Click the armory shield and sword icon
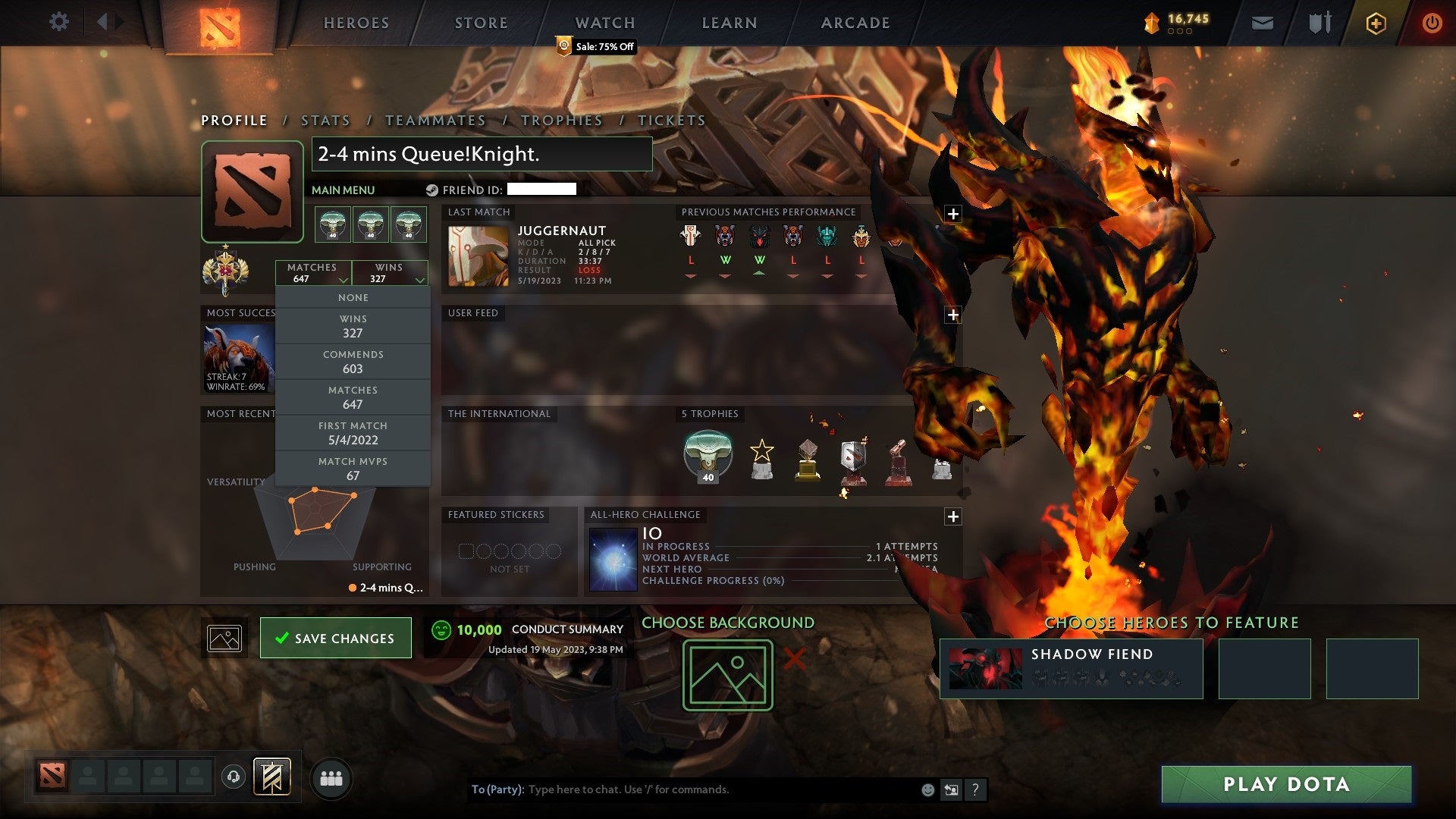1456x819 pixels. [1319, 23]
